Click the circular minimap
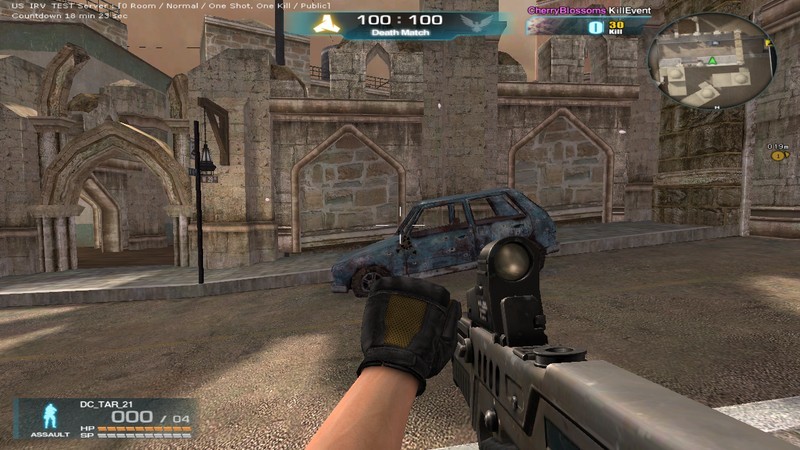 tap(711, 67)
